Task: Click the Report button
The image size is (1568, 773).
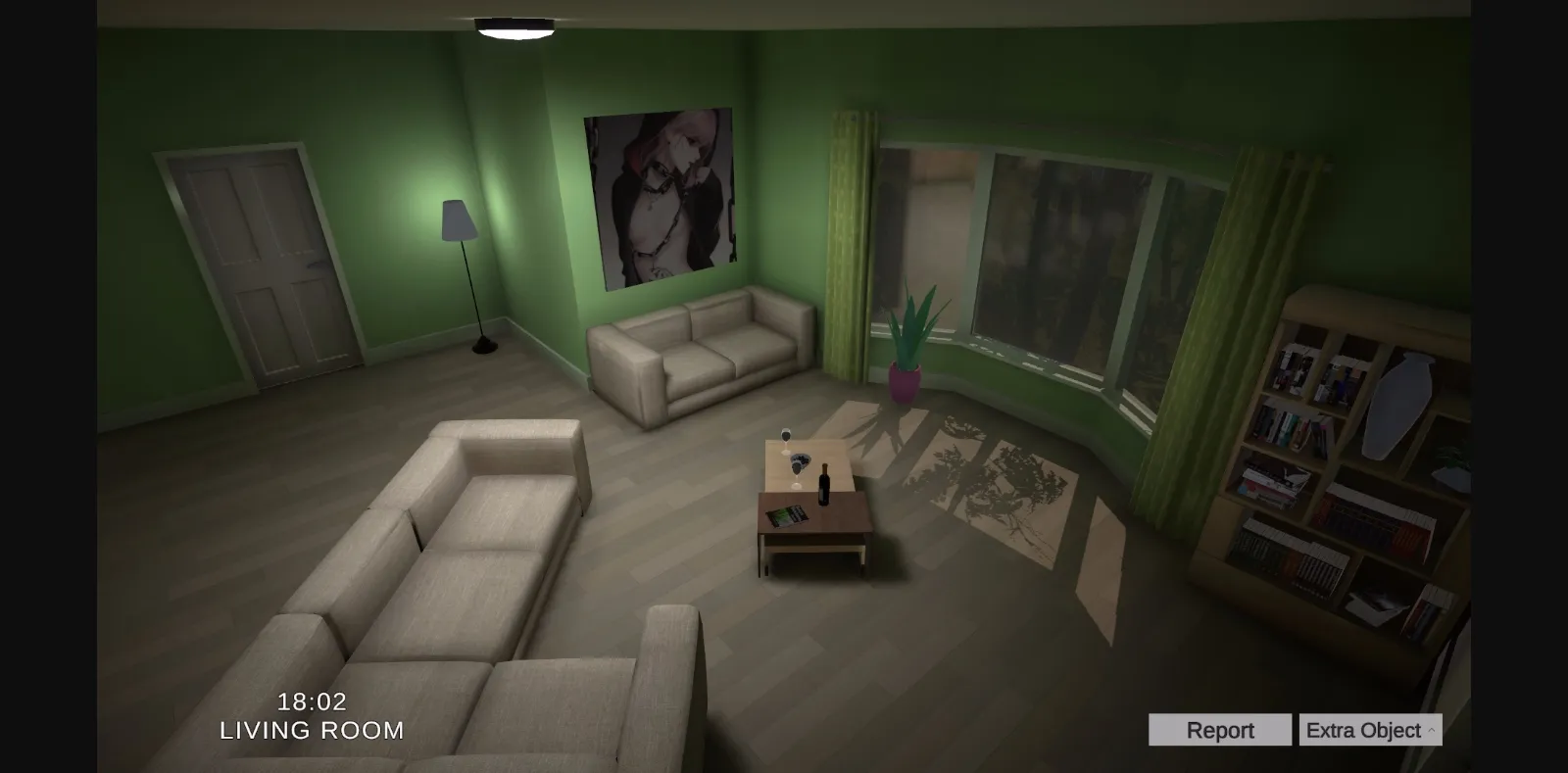Action: (1219, 729)
